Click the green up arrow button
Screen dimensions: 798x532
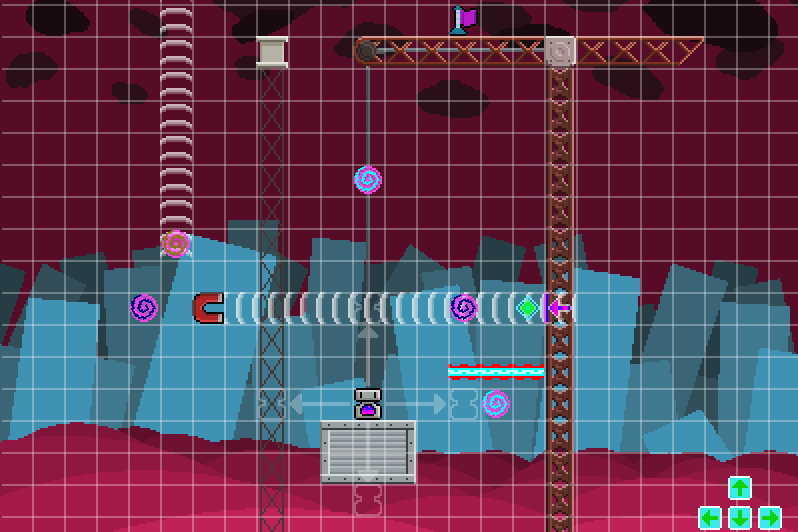739,488
